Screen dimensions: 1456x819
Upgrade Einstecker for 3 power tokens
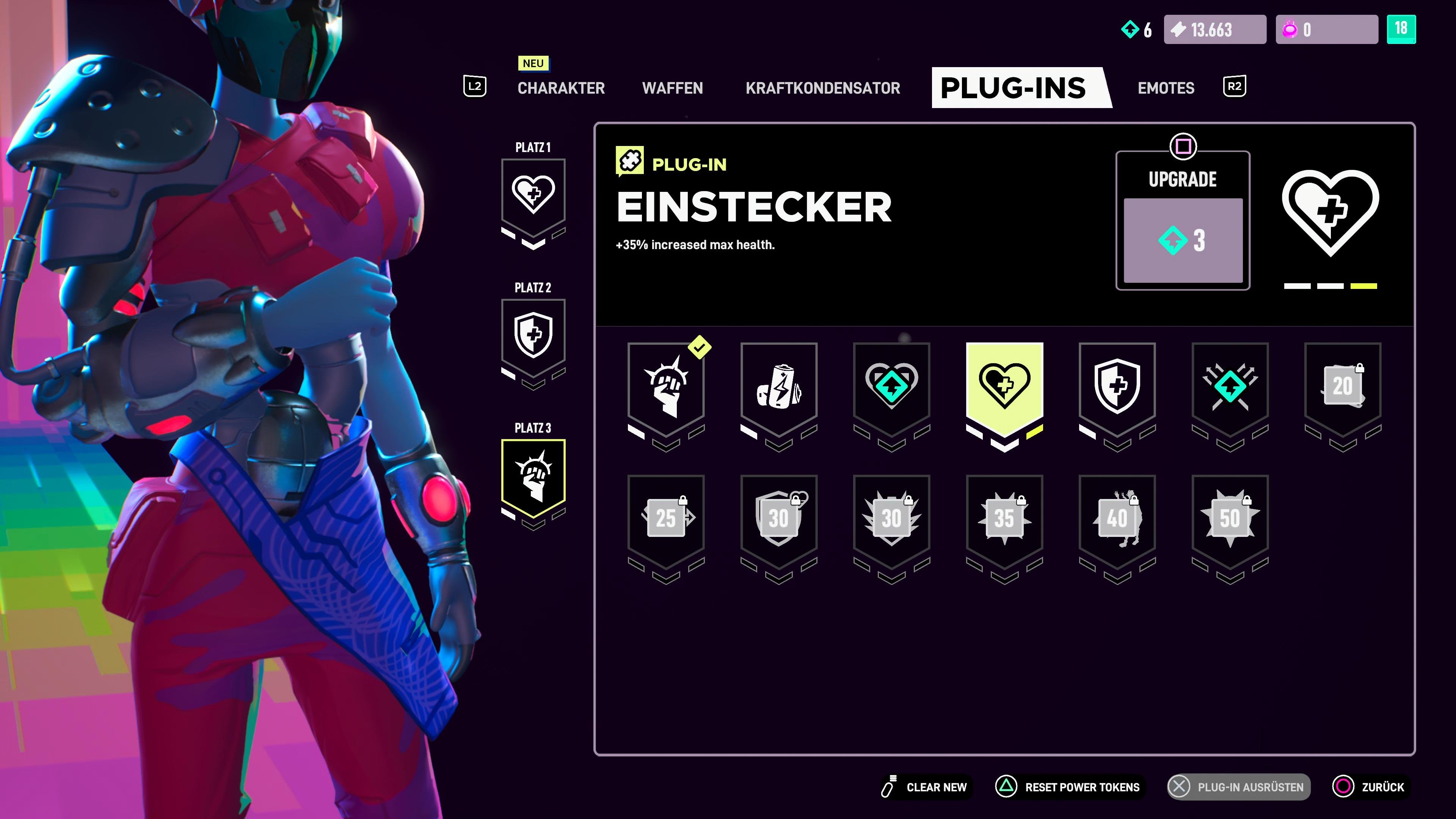[1183, 240]
